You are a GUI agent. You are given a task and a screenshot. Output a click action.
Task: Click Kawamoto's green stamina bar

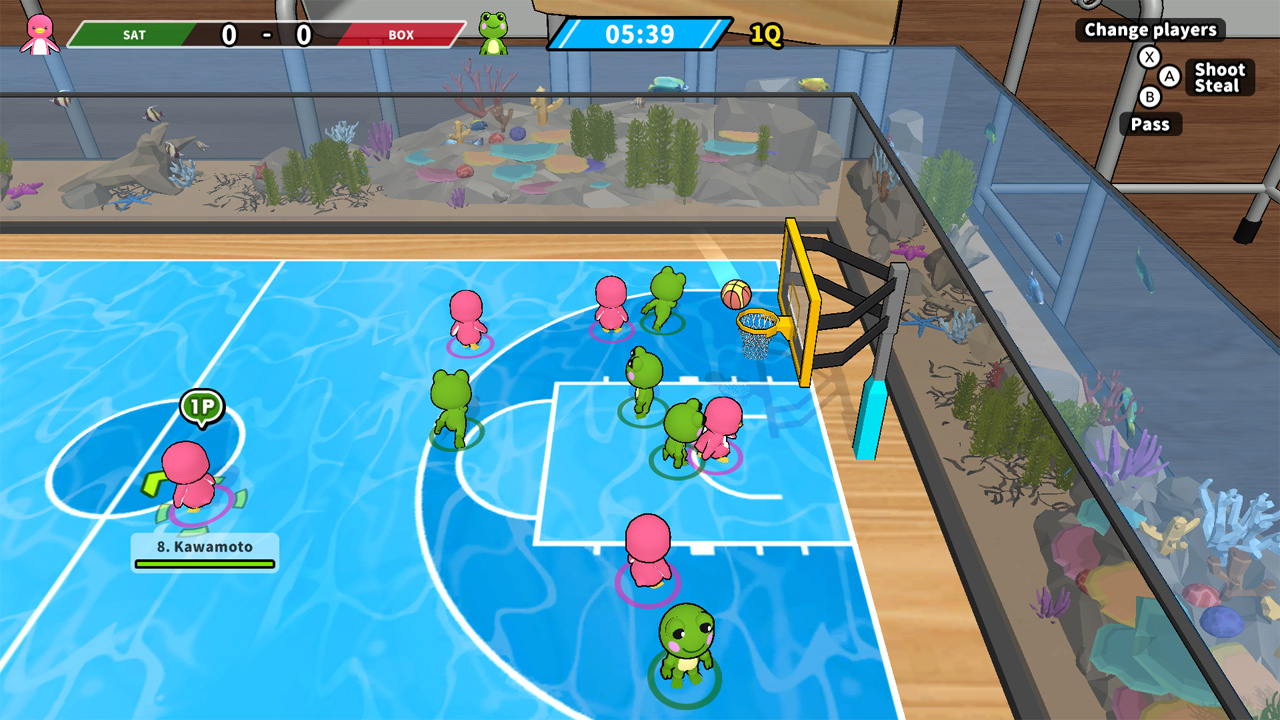pyautogui.click(x=204, y=562)
